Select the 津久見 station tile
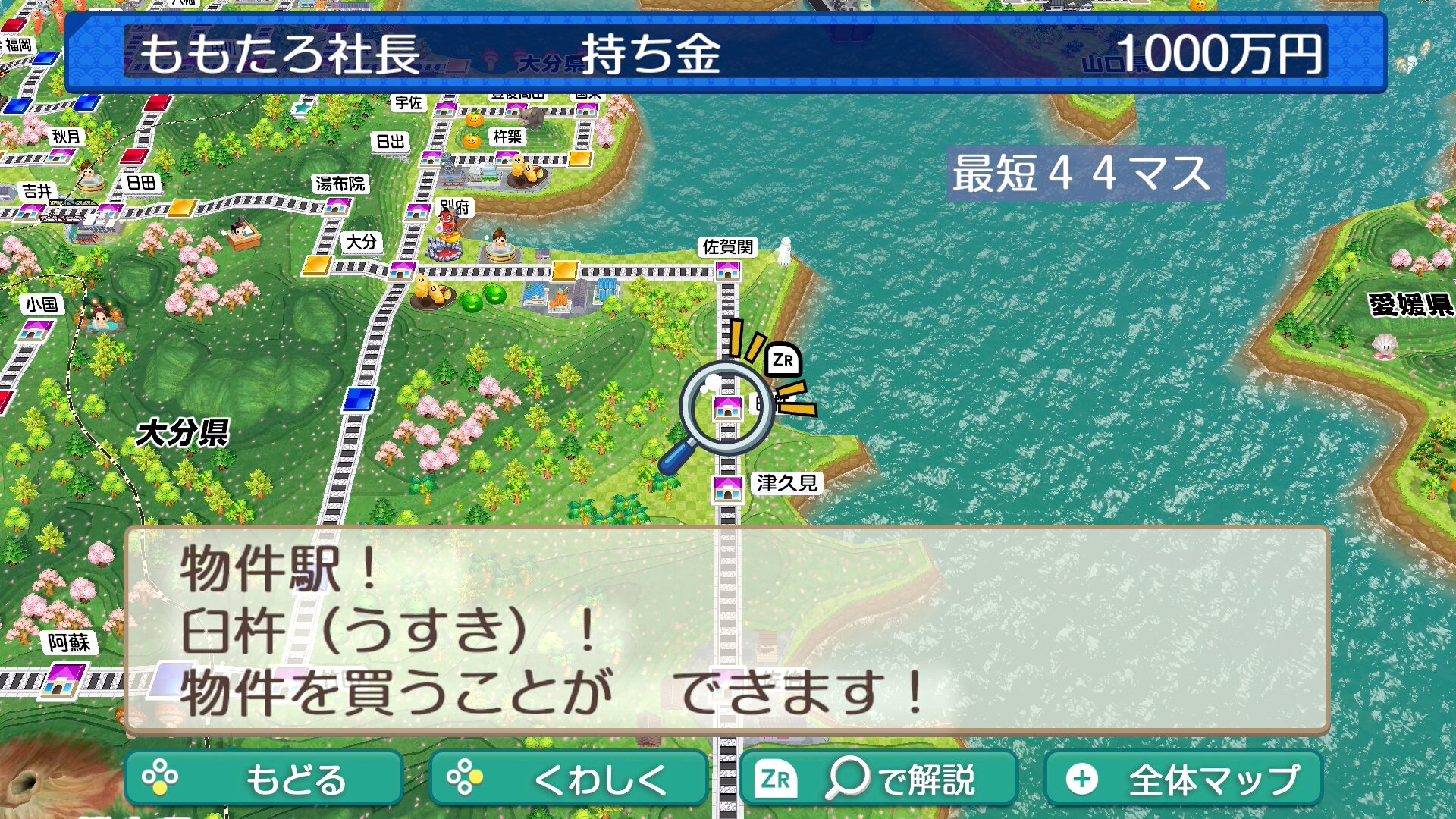 pyautogui.click(x=727, y=488)
